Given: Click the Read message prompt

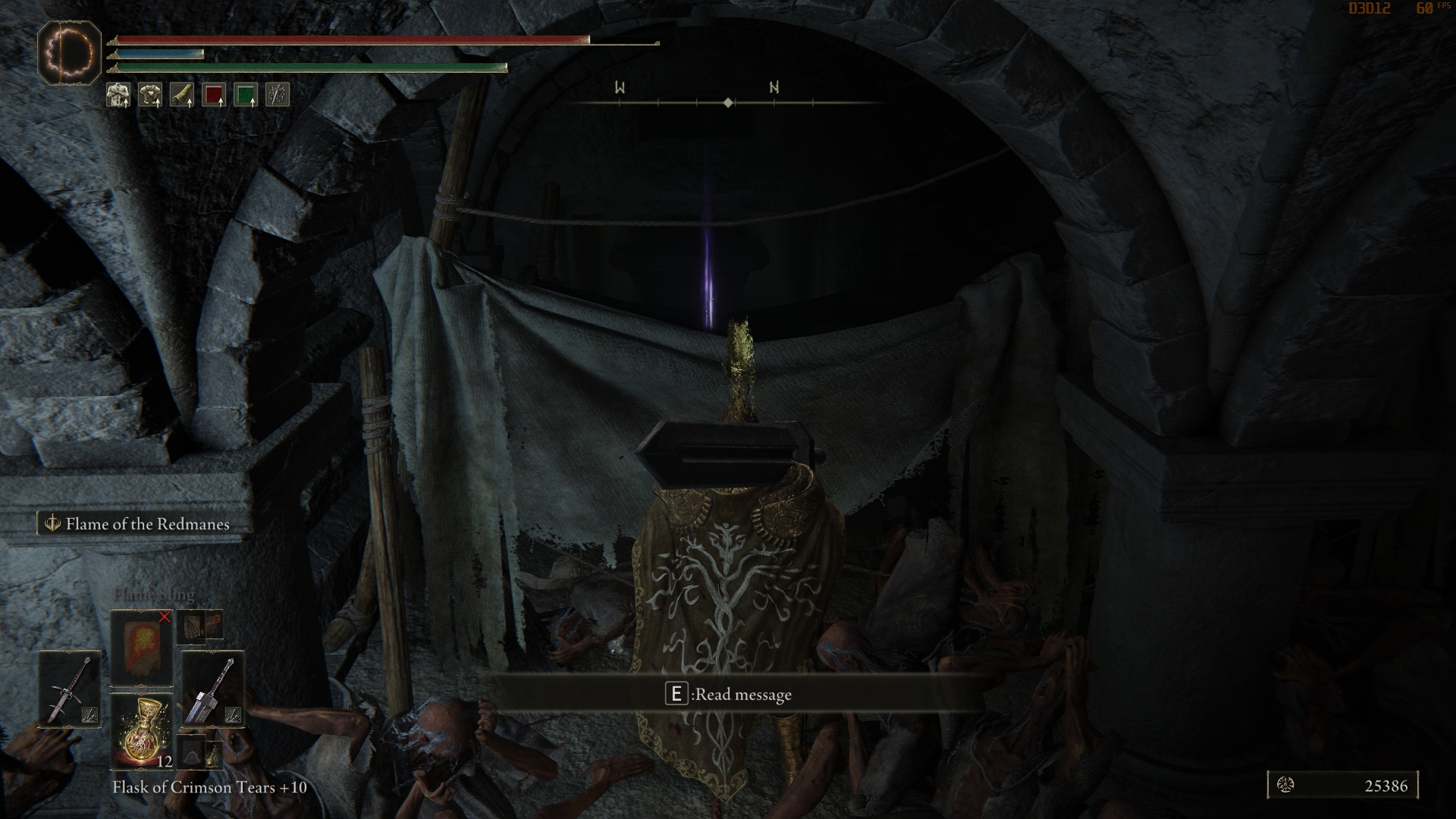Looking at the screenshot, I should pyautogui.click(x=728, y=694).
